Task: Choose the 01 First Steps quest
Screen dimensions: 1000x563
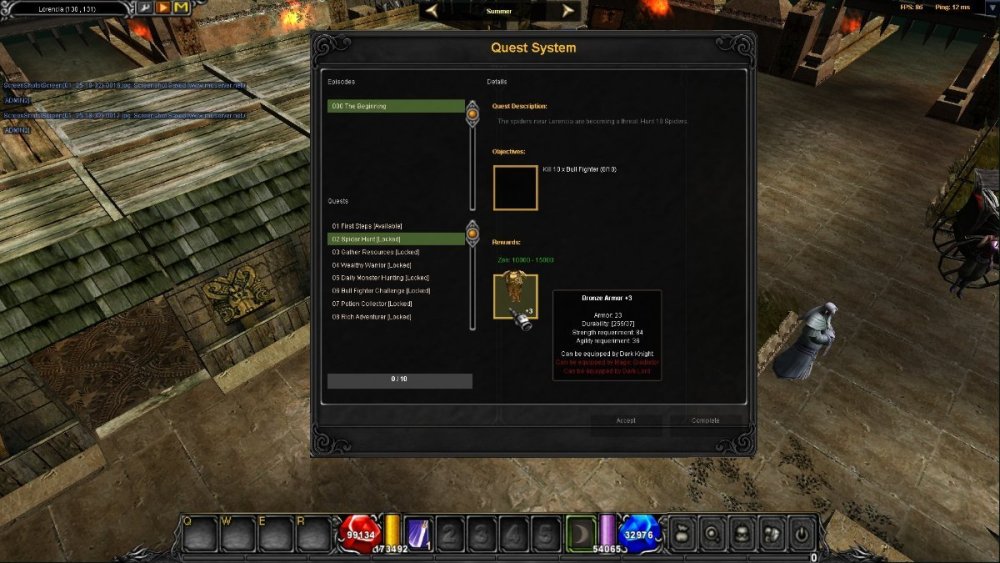Action: point(396,226)
